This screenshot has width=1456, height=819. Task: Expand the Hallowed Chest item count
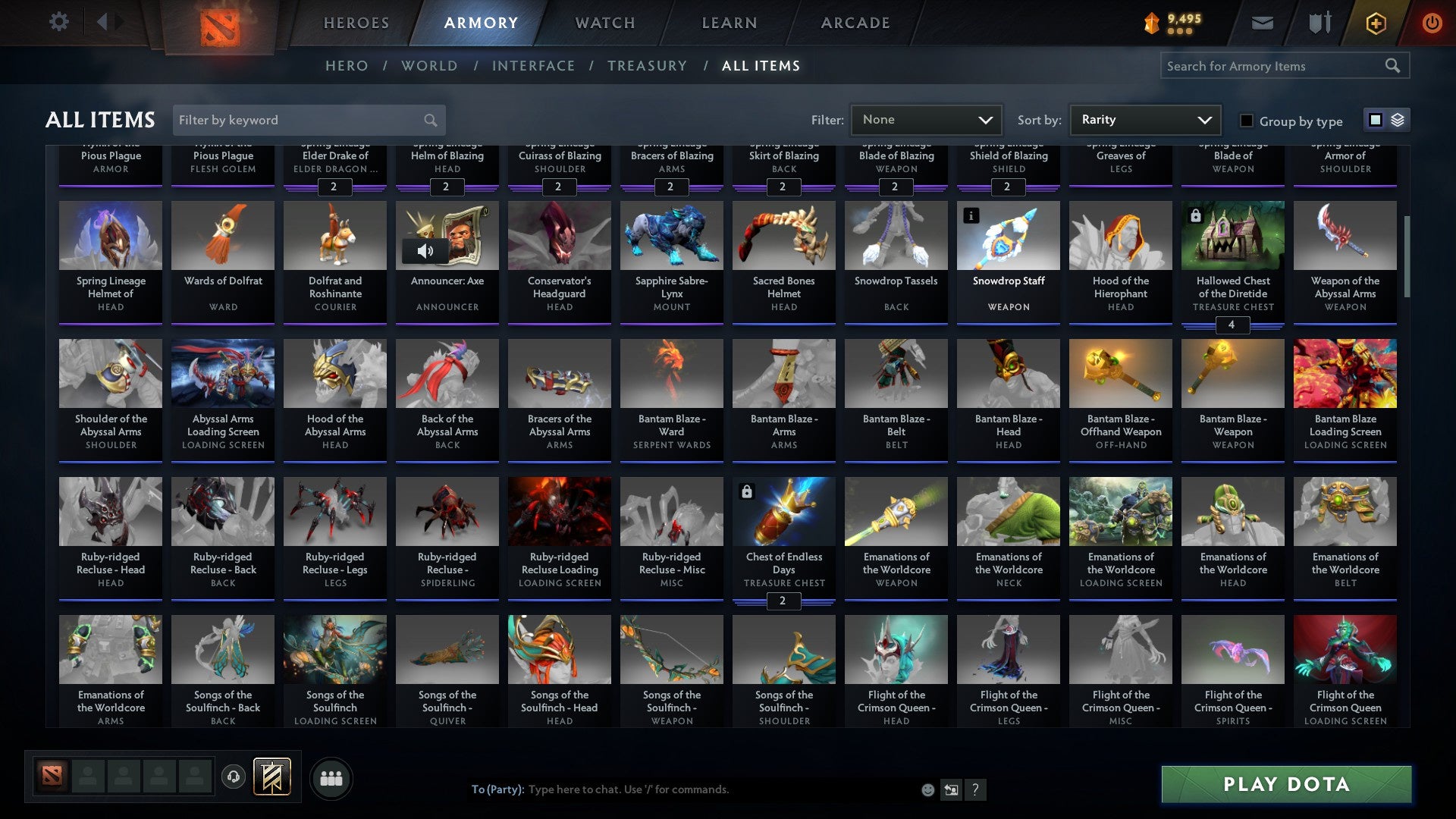(1233, 325)
